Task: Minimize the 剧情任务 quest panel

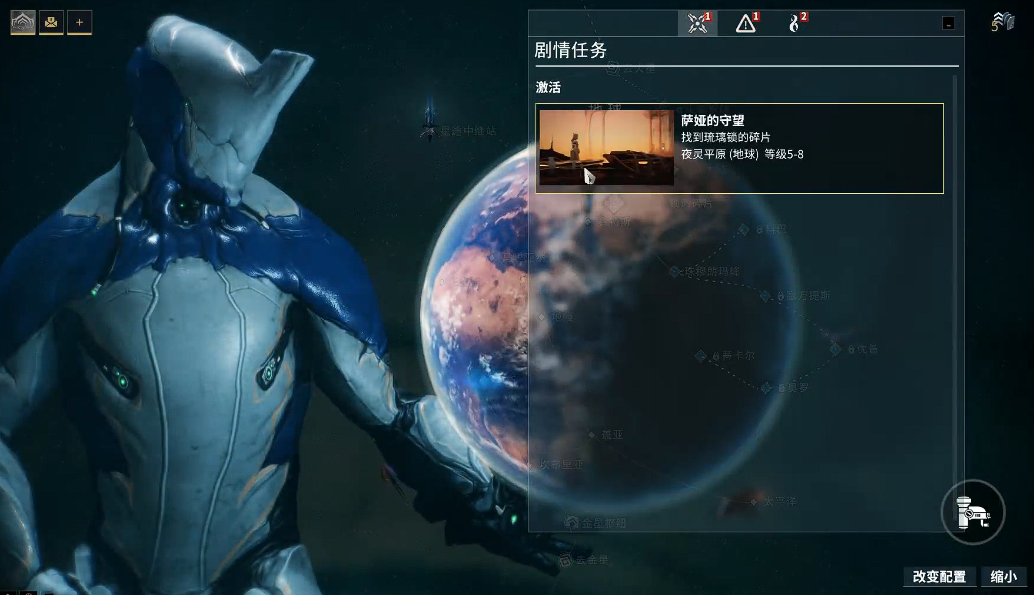Action: 948,23
